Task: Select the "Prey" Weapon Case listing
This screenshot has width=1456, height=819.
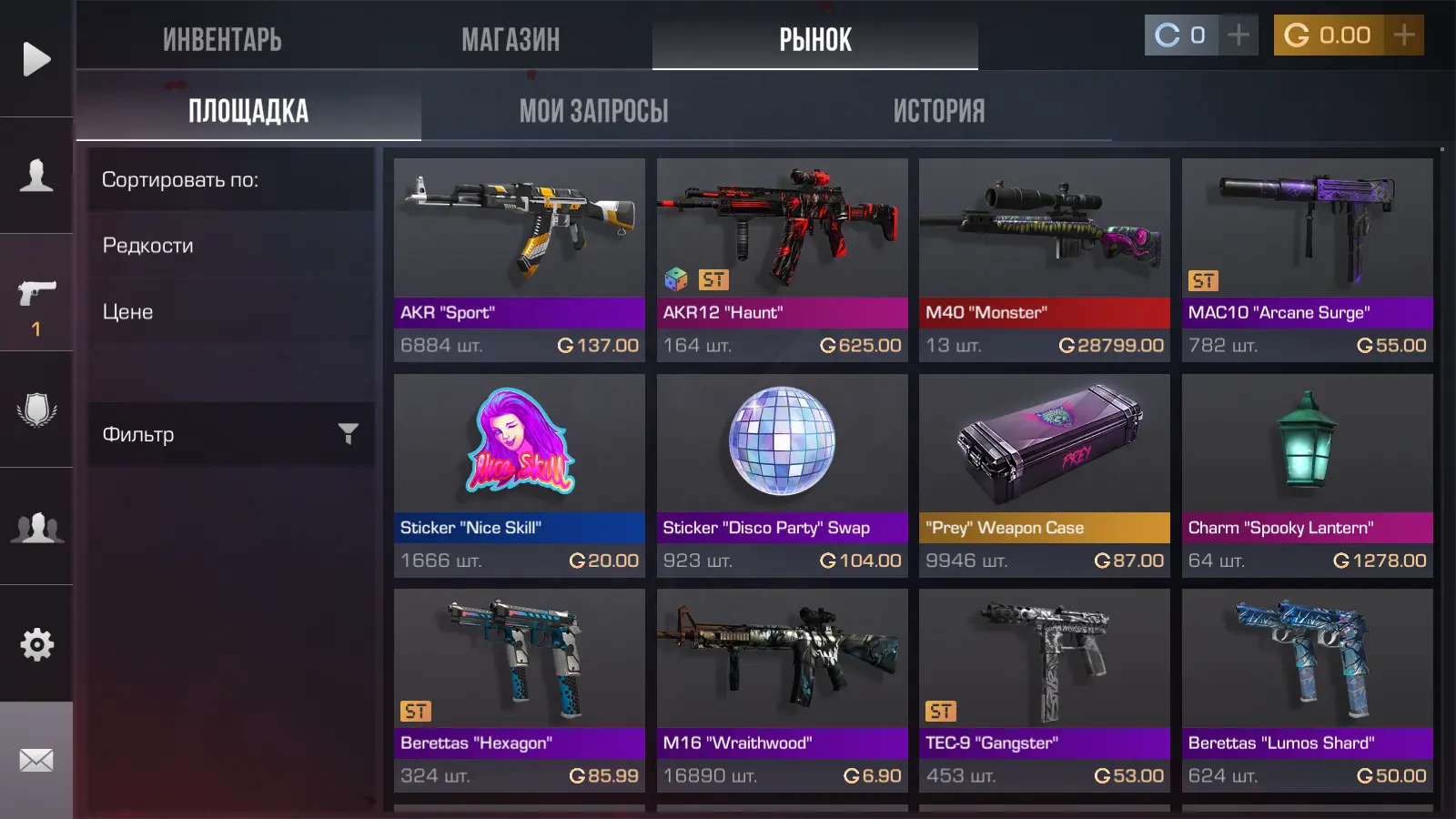Action: pos(1044,475)
